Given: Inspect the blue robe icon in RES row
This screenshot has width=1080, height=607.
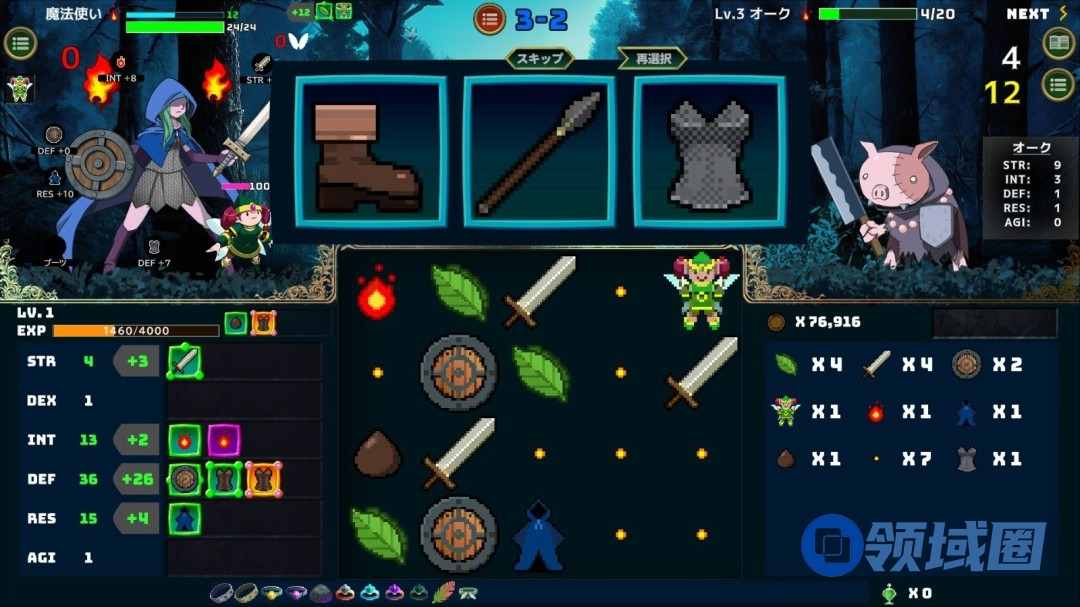Looking at the screenshot, I should [x=185, y=518].
